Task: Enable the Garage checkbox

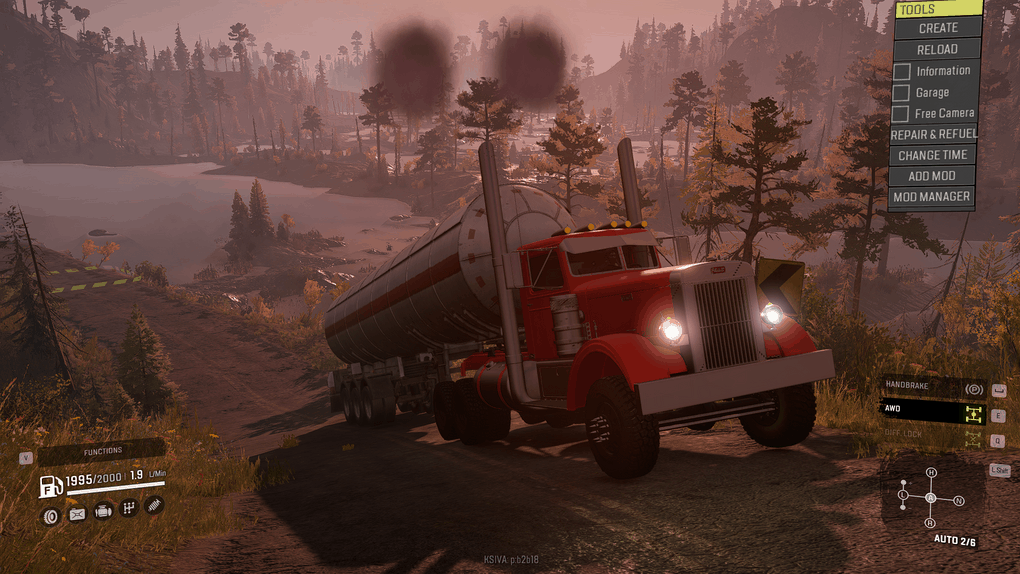Action: (902, 93)
